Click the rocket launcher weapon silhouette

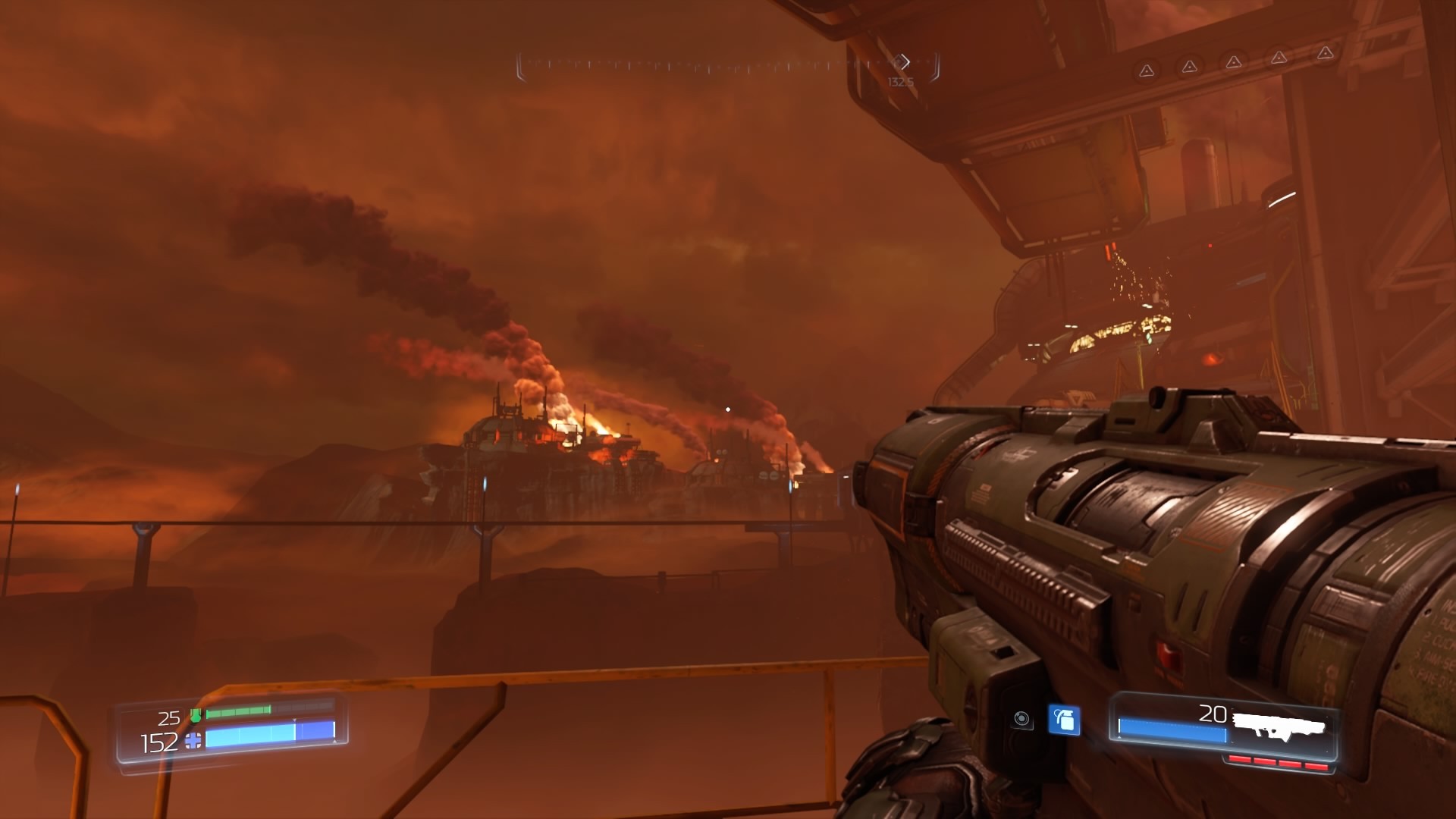[1279, 726]
